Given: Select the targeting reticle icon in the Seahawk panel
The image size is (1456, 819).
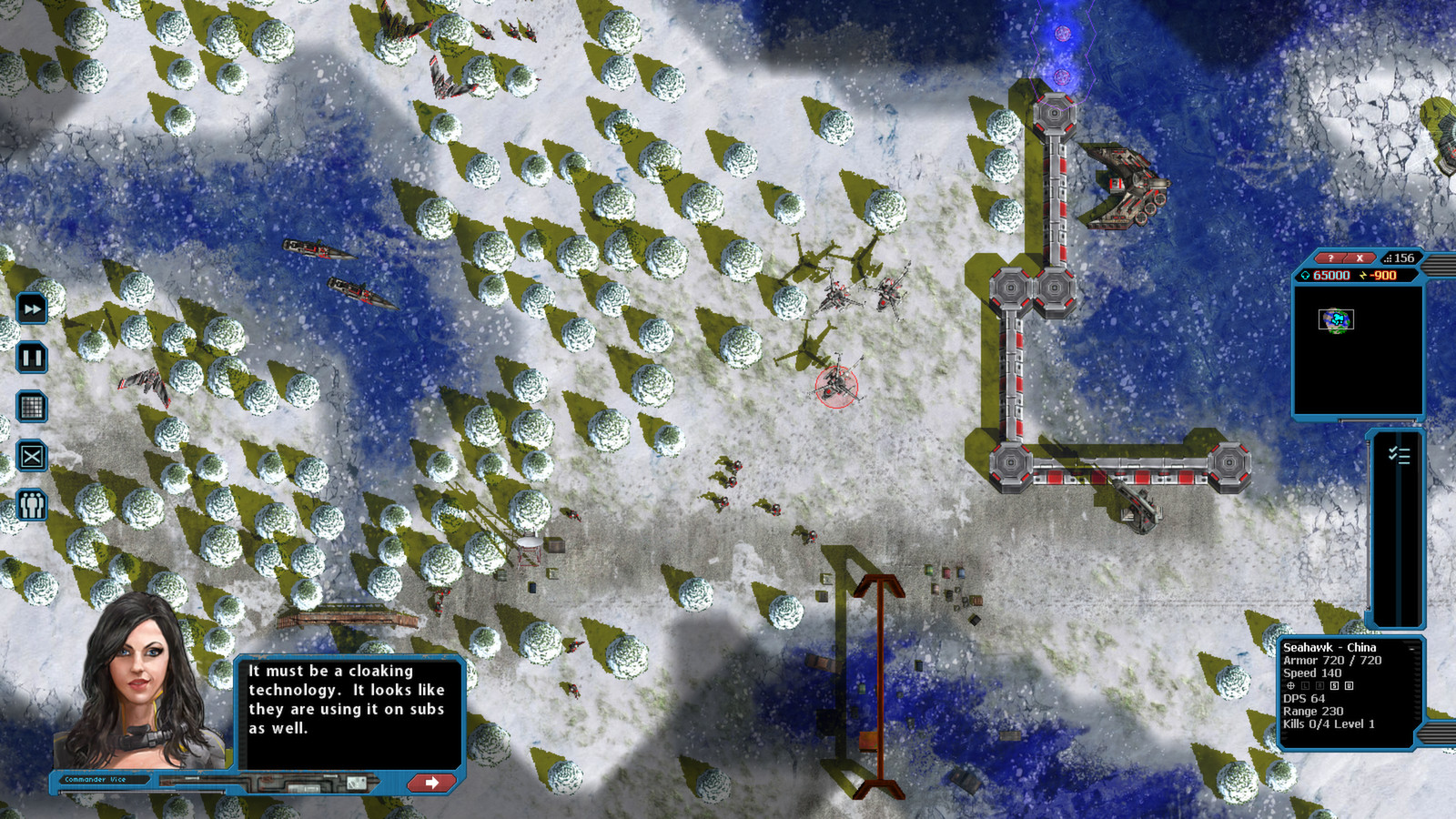Looking at the screenshot, I should click(x=1290, y=685).
